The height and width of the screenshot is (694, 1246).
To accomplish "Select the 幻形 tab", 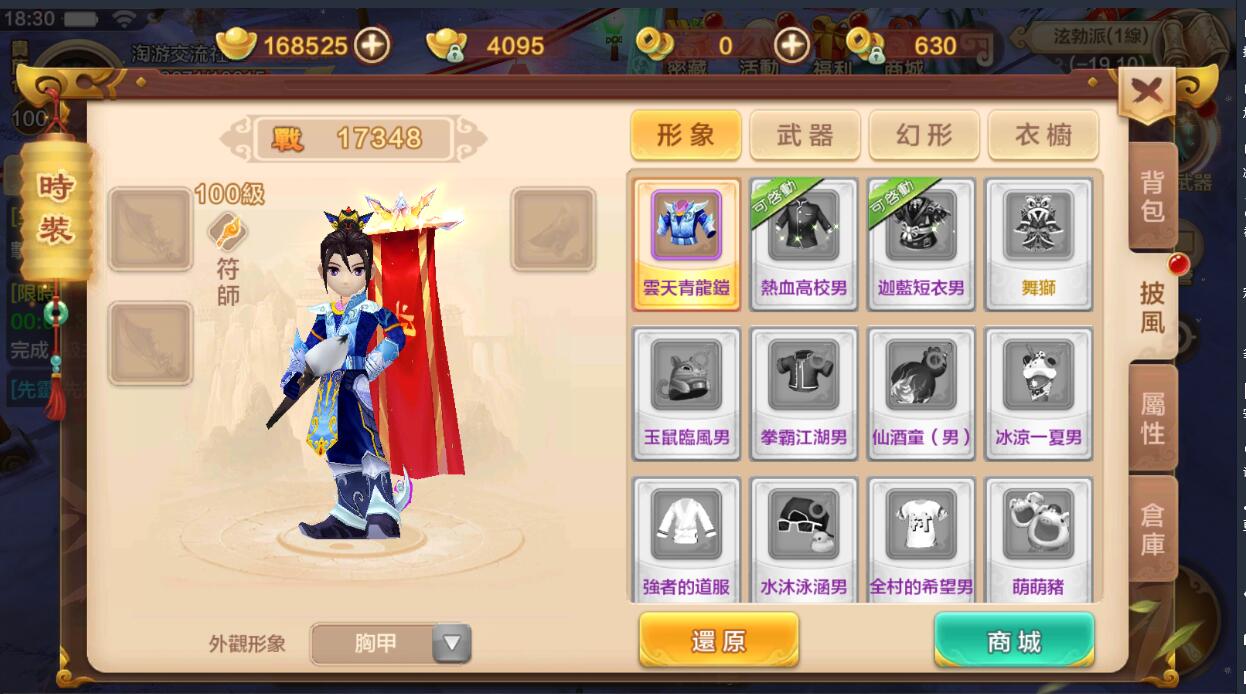I will tap(924, 135).
